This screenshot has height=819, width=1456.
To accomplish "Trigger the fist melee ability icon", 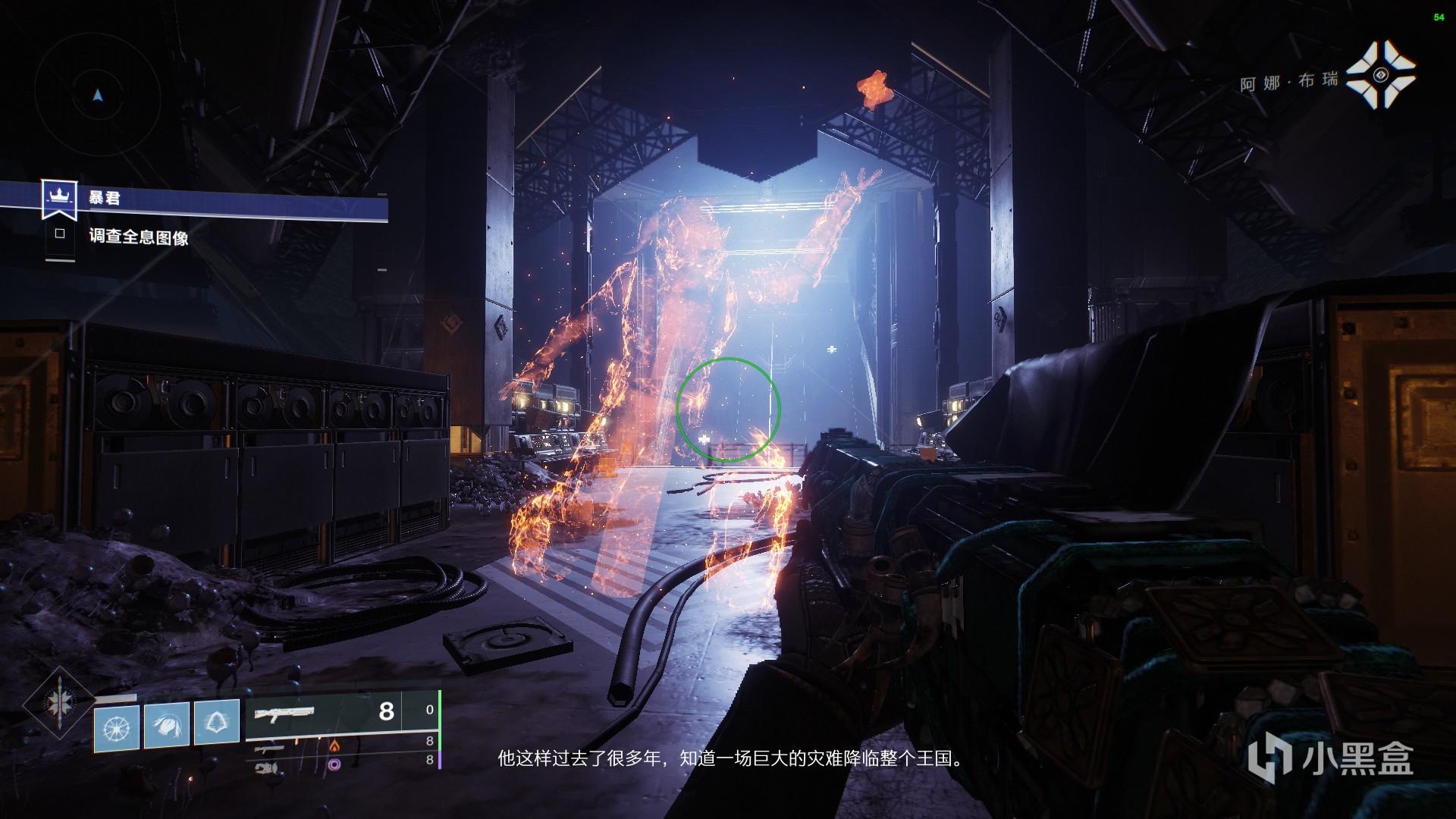I will tap(167, 724).
